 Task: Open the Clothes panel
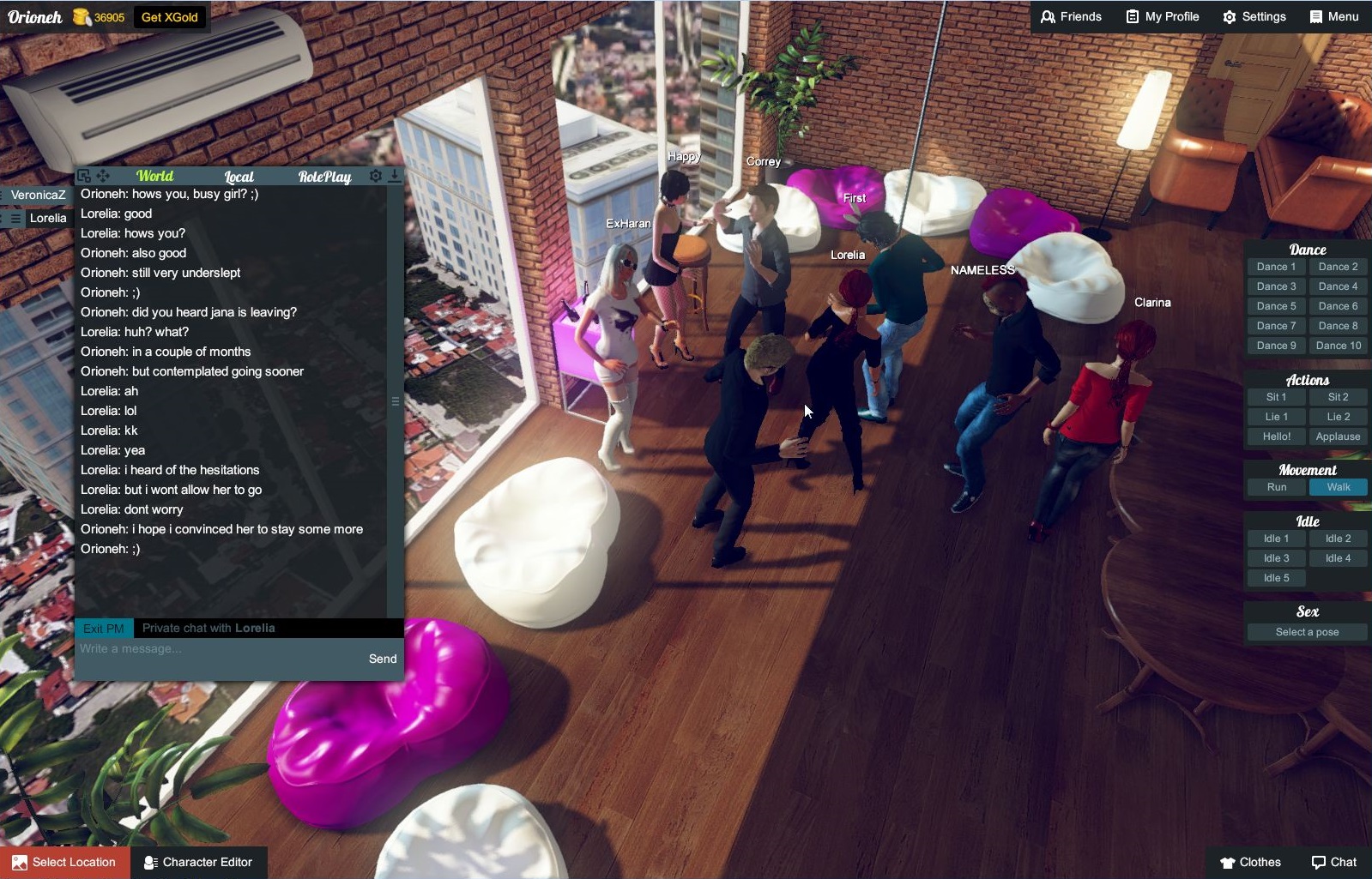point(1252,862)
